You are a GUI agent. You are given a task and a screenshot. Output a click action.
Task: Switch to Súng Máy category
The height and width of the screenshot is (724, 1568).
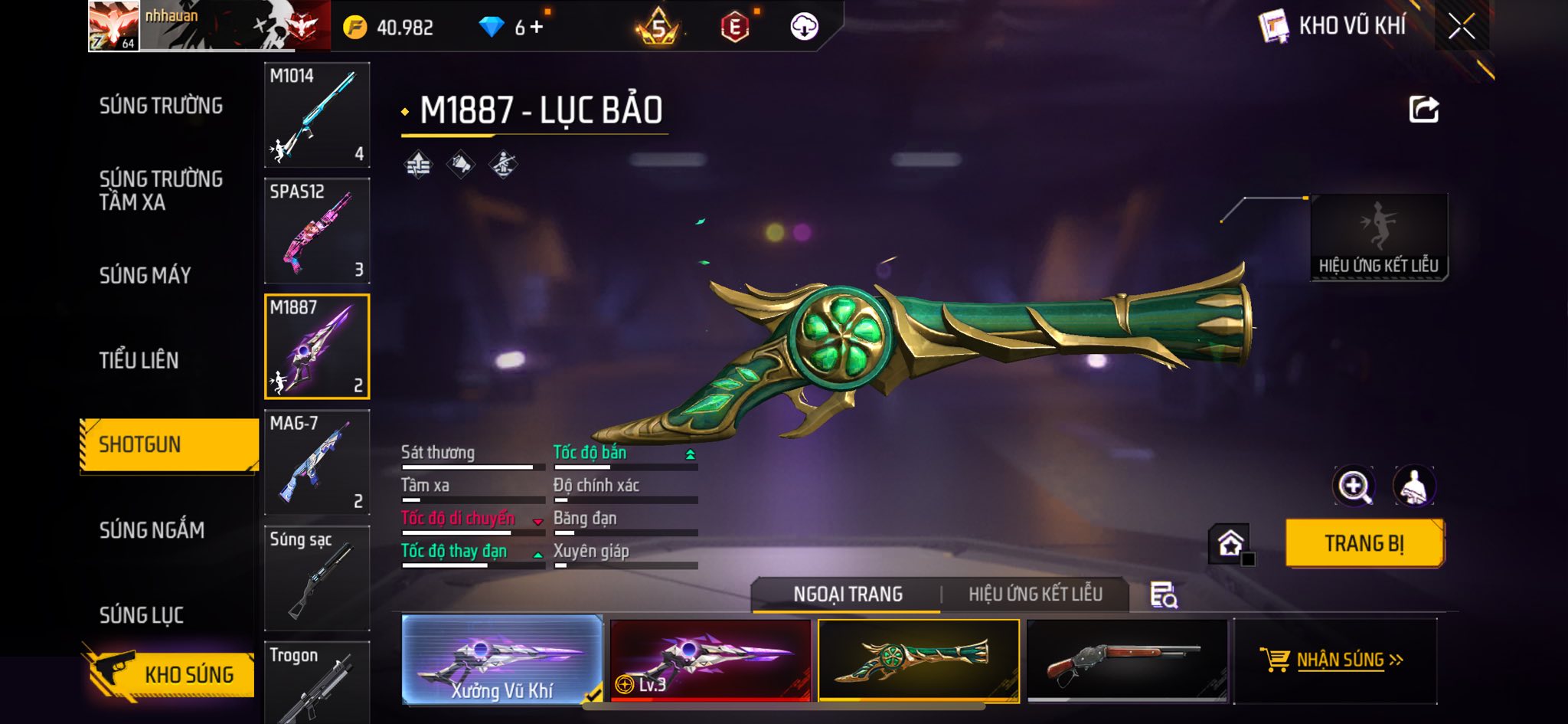click(x=145, y=275)
